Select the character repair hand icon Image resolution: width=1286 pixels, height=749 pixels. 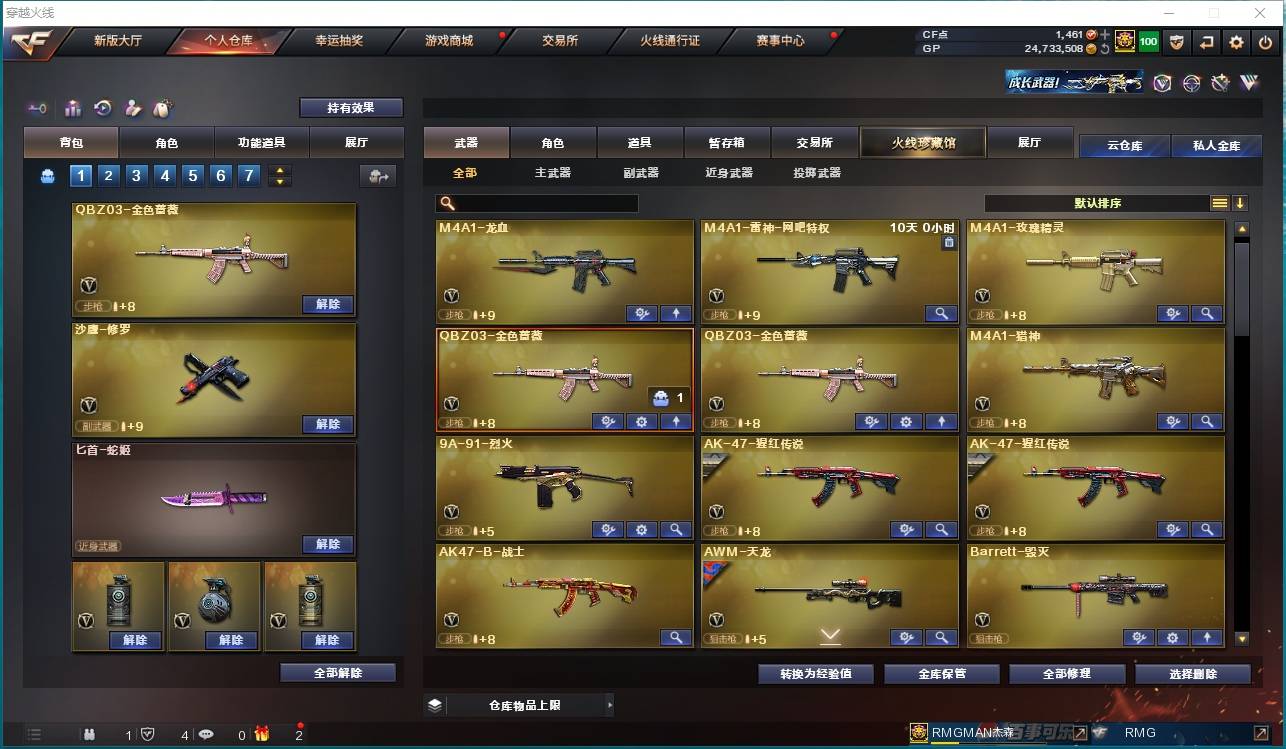131,108
